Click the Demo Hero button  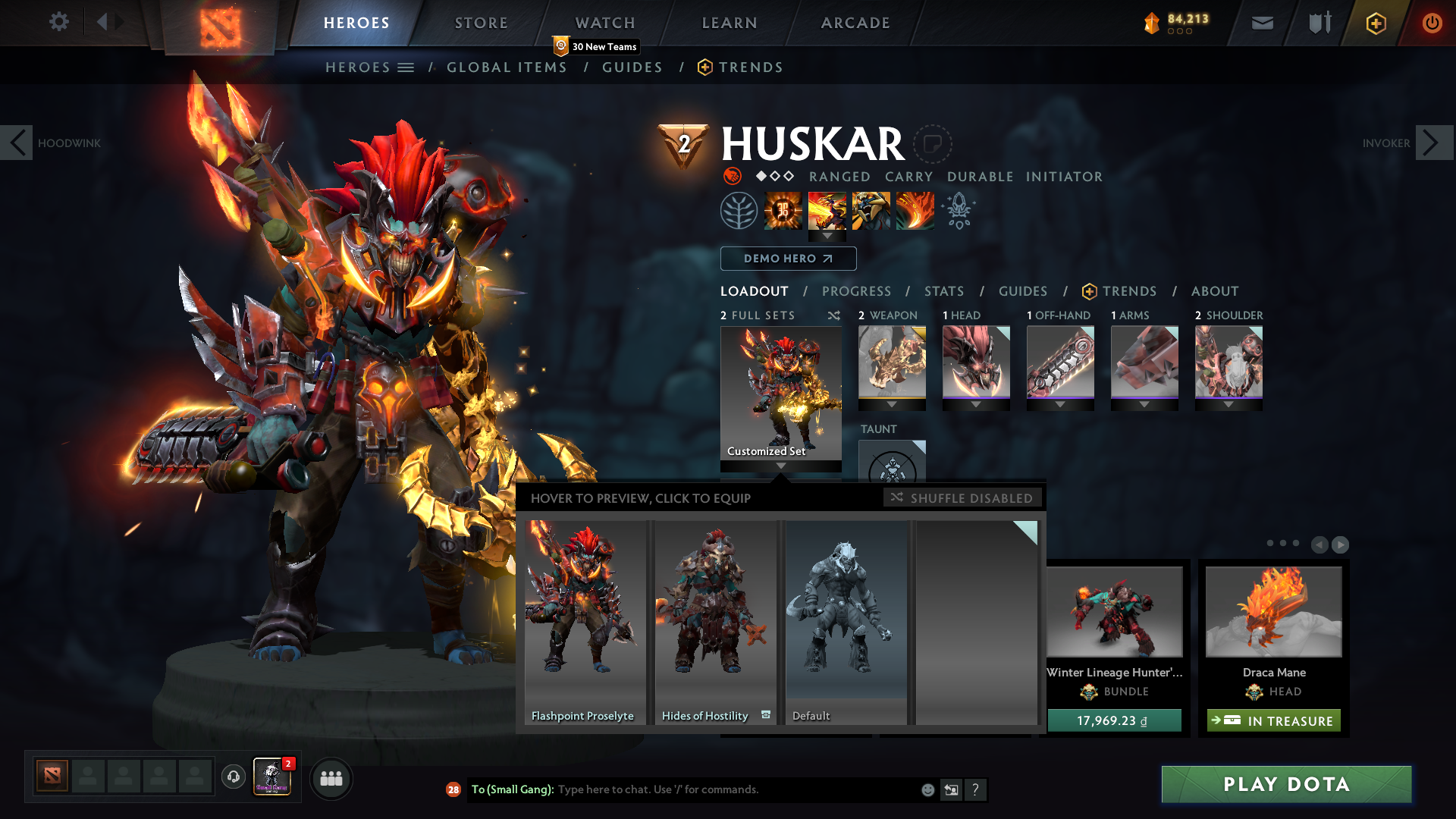pos(788,259)
